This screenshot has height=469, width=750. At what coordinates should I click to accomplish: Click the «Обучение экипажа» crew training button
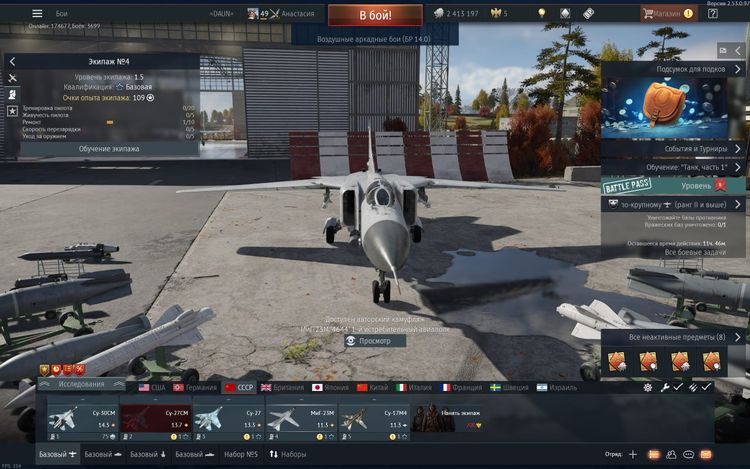click(x=109, y=148)
